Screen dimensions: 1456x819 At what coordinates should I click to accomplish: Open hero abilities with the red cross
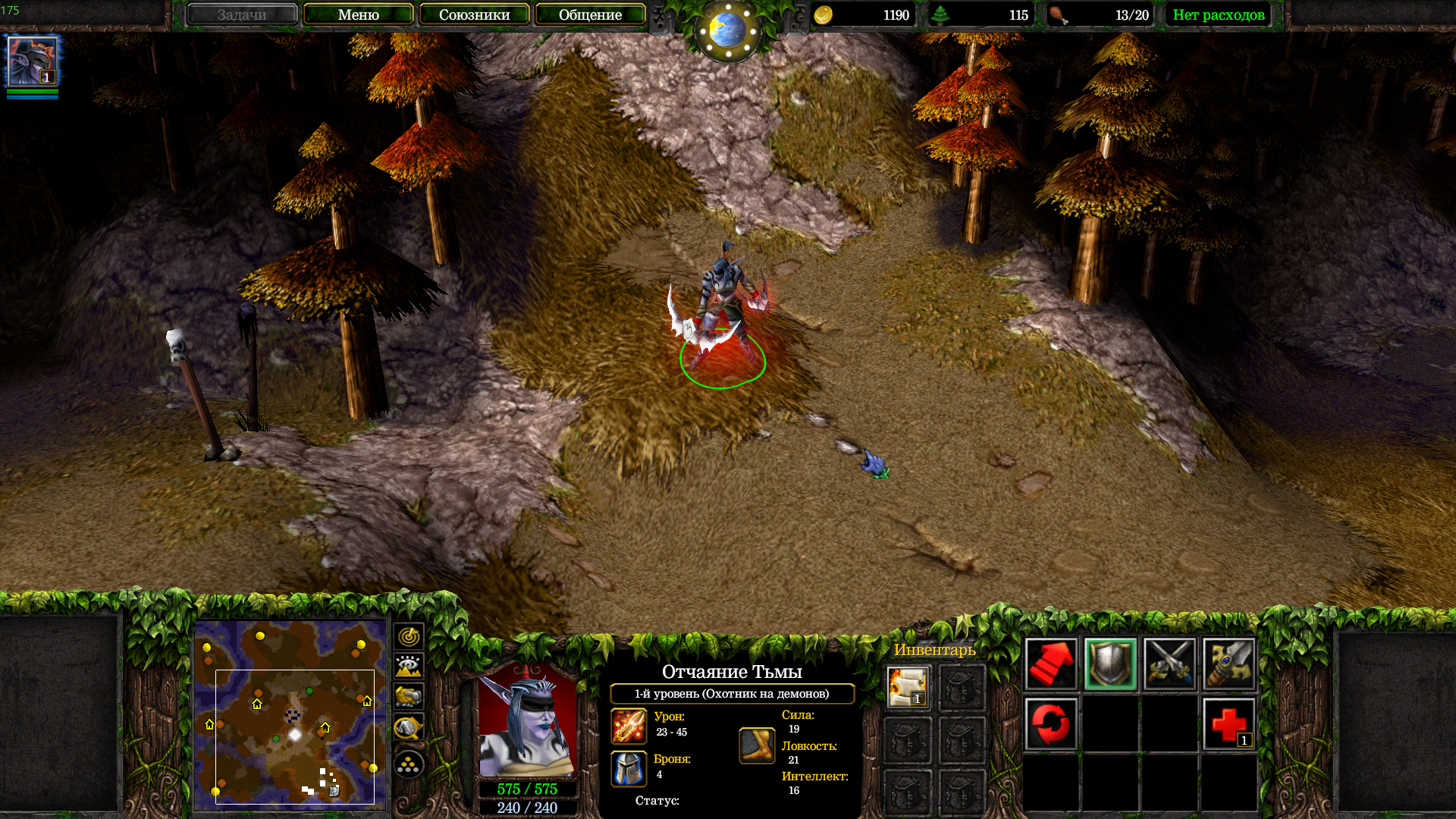1228,723
